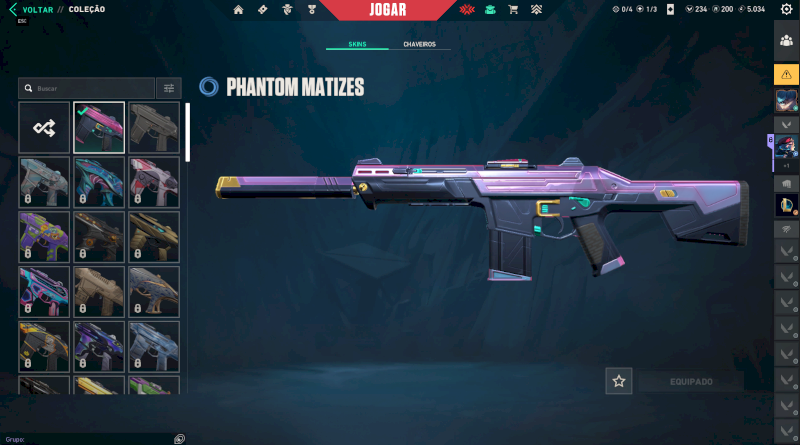800x445 pixels.
Task: Select the purple locked Phantom skin thumbnail
Action: click(x=44, y=237)
